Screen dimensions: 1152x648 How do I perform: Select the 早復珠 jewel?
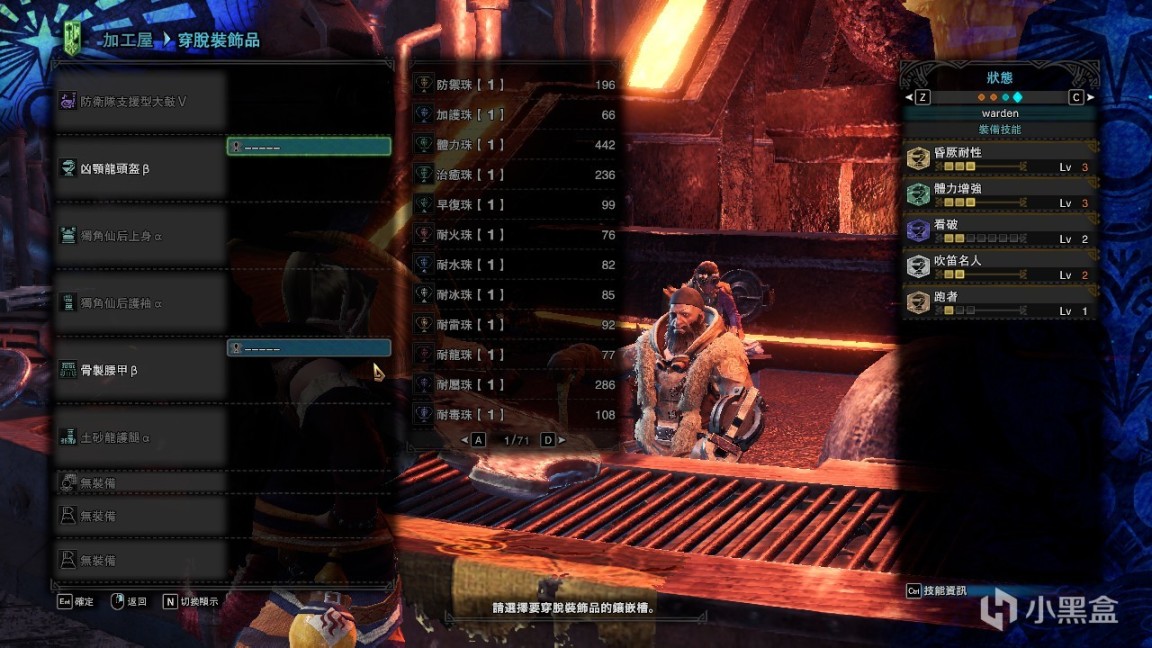click(x=516, y=205)
